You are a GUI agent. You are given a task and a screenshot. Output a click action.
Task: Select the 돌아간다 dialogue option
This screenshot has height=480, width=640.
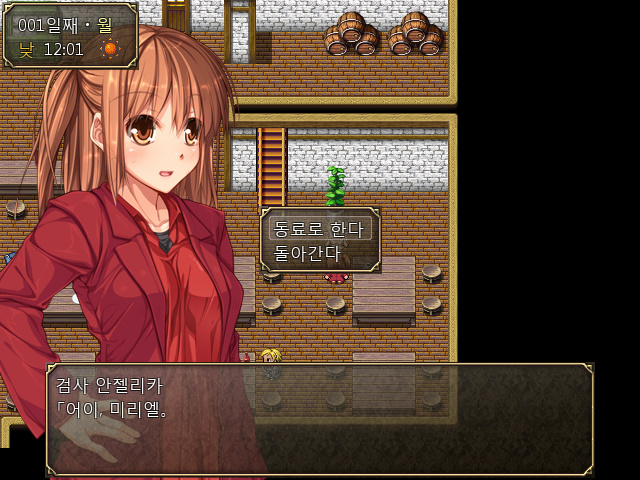[x=308, y=253]
